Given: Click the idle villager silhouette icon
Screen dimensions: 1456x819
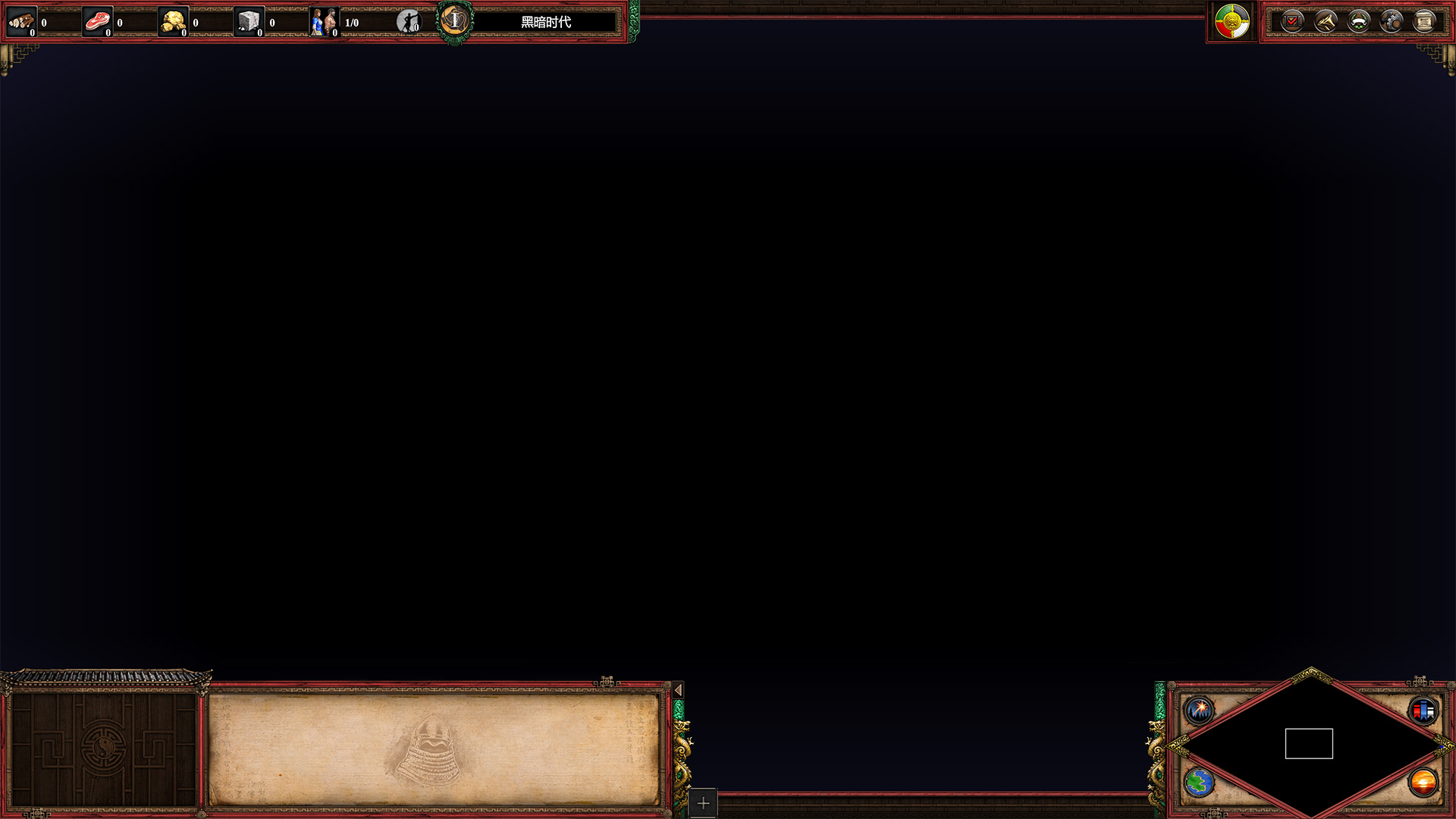Looking at the screenshot, I should [408, 22].
